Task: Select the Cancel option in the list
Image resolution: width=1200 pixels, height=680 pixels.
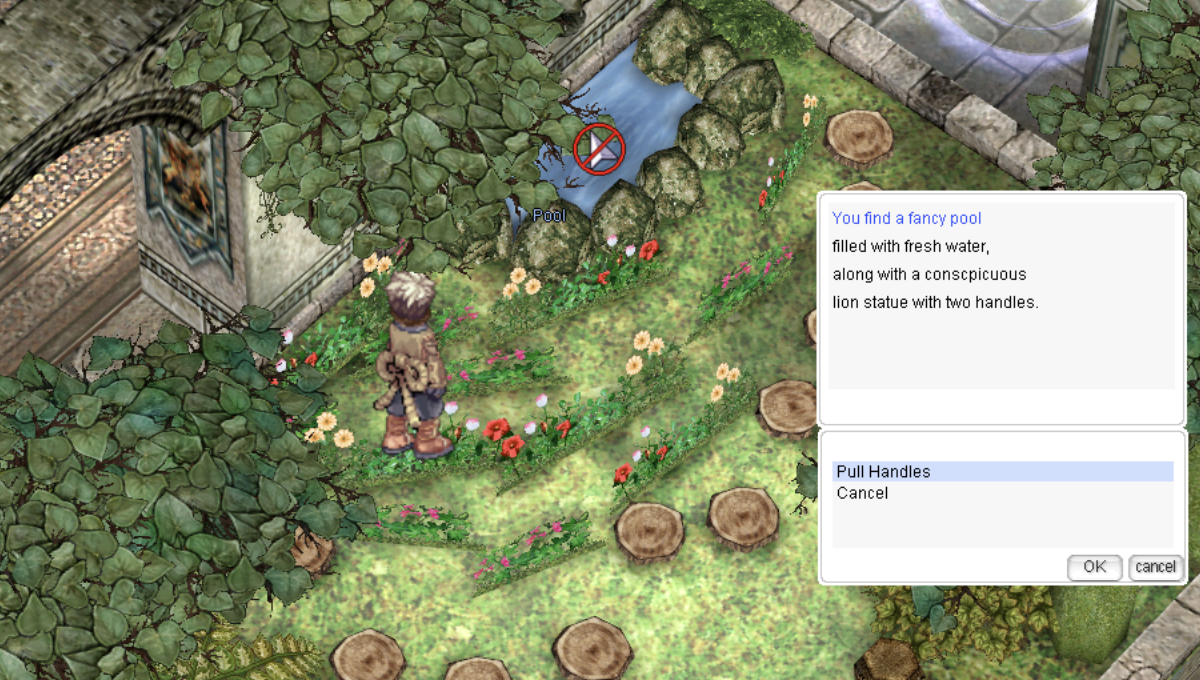Action: coord(862,493)
